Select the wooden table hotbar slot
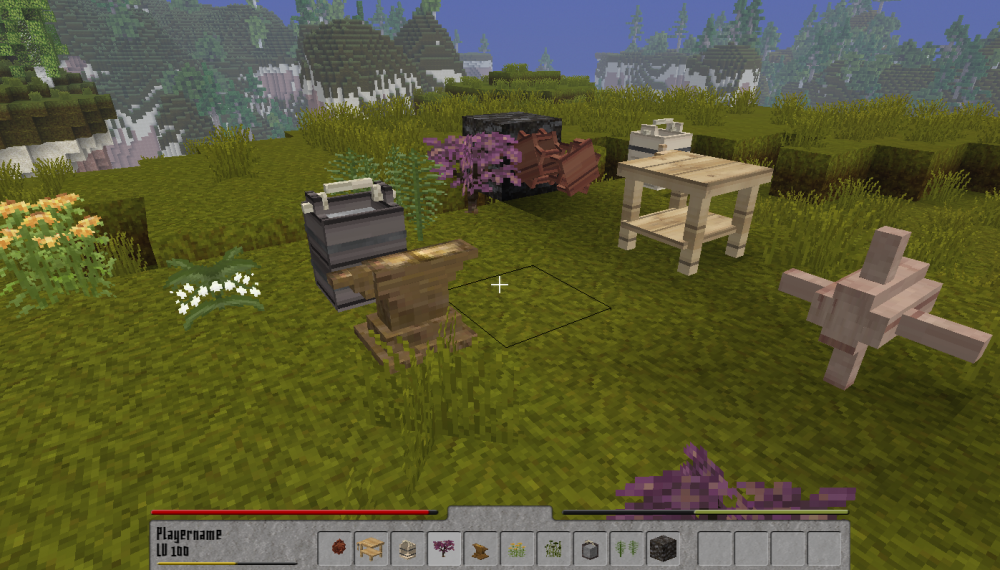 371,548
